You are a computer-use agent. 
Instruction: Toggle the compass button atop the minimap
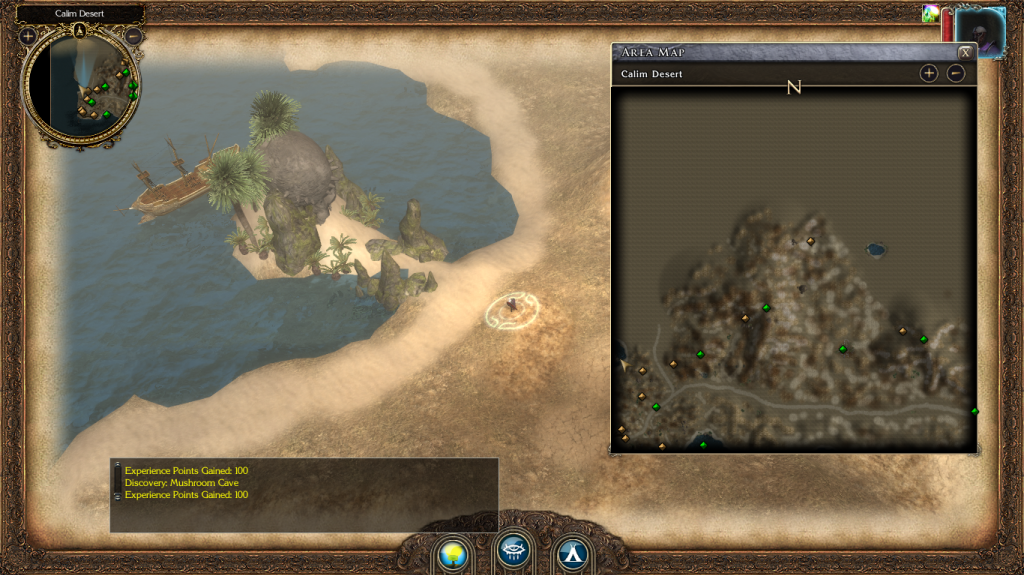click(81, 29)
